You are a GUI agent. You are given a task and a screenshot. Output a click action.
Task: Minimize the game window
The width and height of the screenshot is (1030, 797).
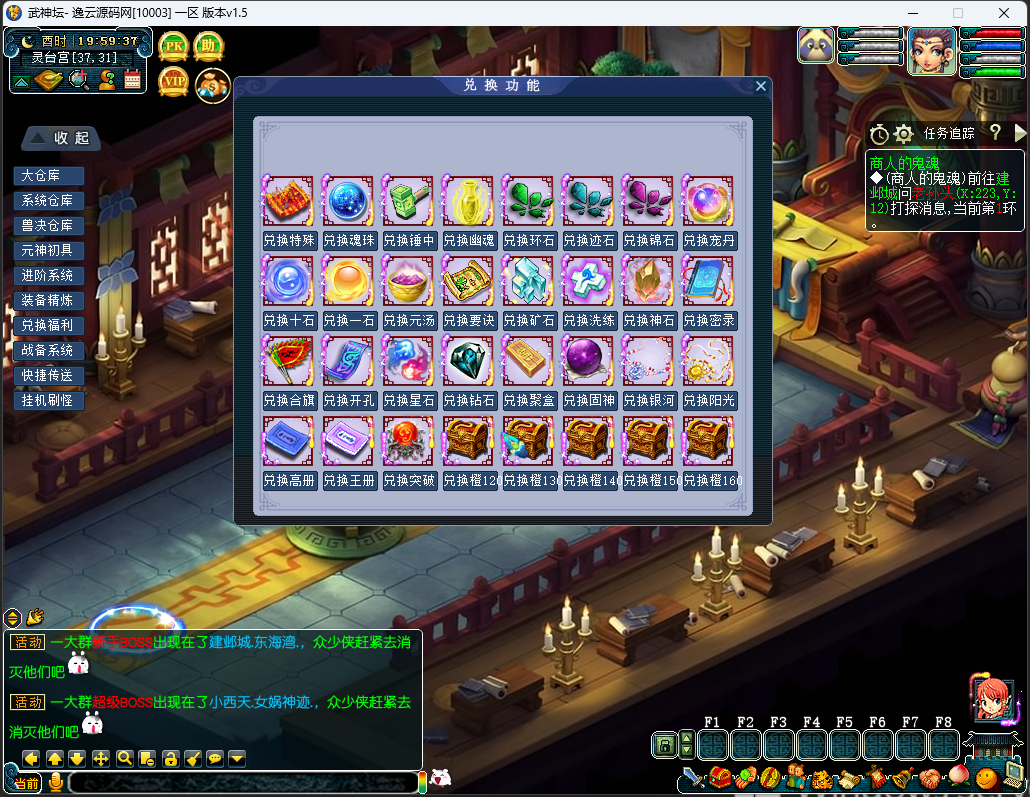pos(911,13)
